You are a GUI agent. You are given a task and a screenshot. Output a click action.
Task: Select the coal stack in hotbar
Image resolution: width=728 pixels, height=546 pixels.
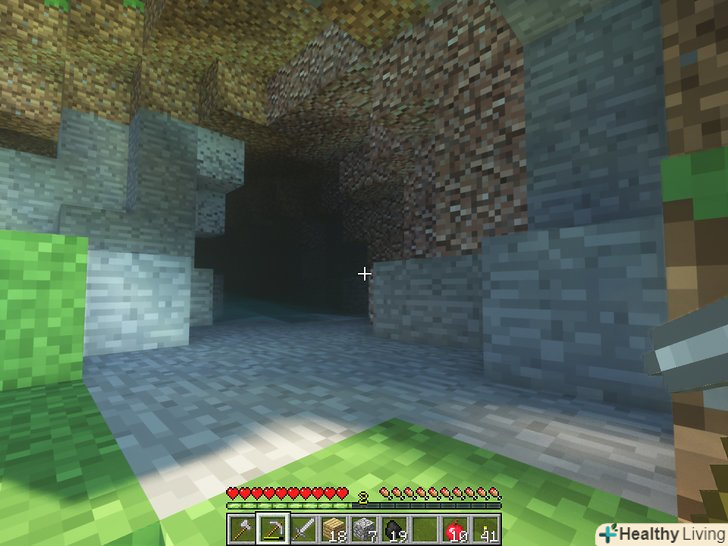click(394, 527)
